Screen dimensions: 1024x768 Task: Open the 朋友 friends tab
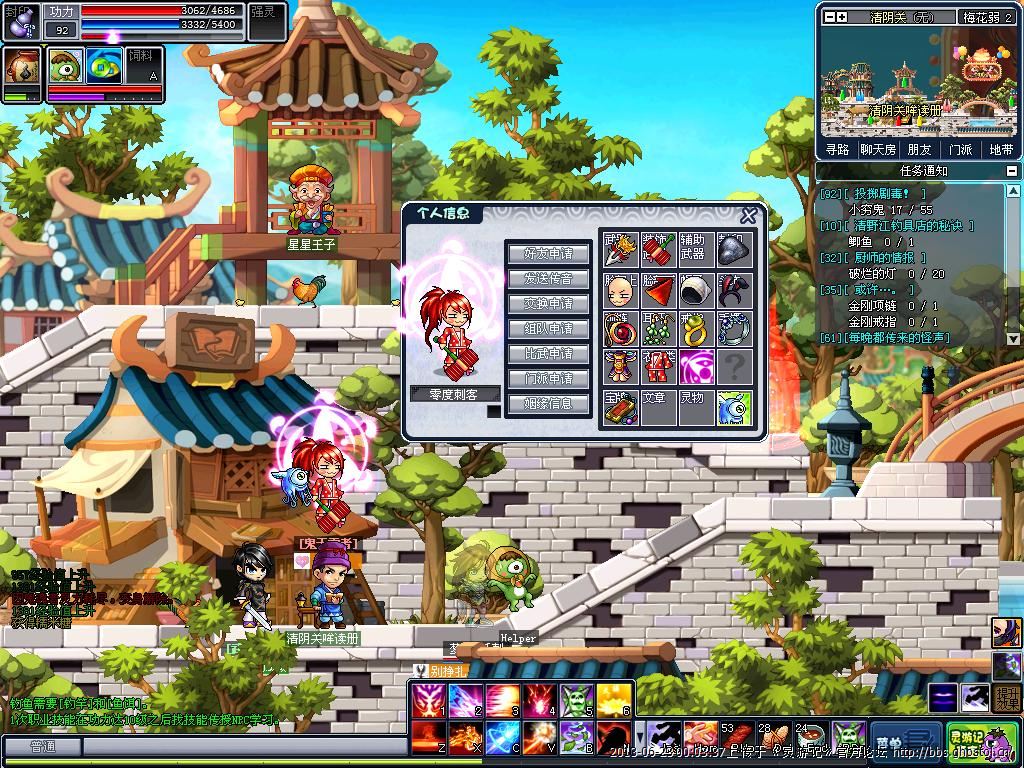click(919, 149)
